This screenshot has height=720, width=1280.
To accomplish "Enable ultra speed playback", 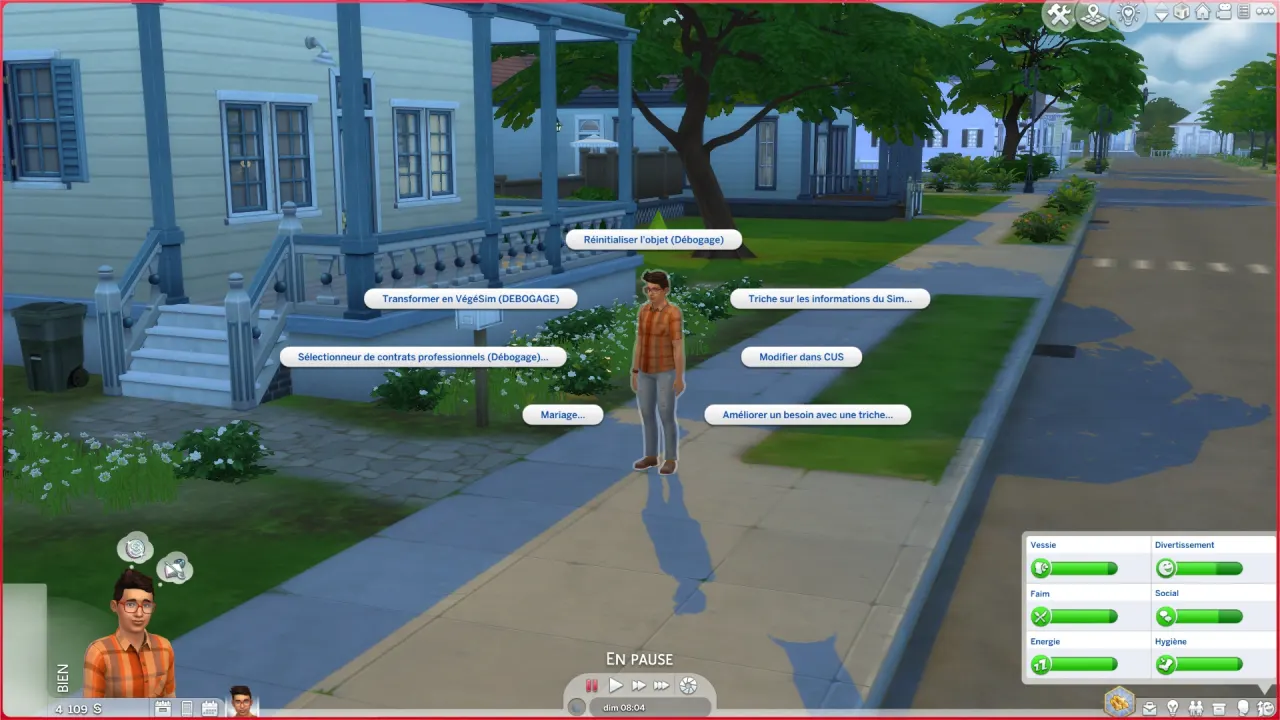I will [662, 685].
